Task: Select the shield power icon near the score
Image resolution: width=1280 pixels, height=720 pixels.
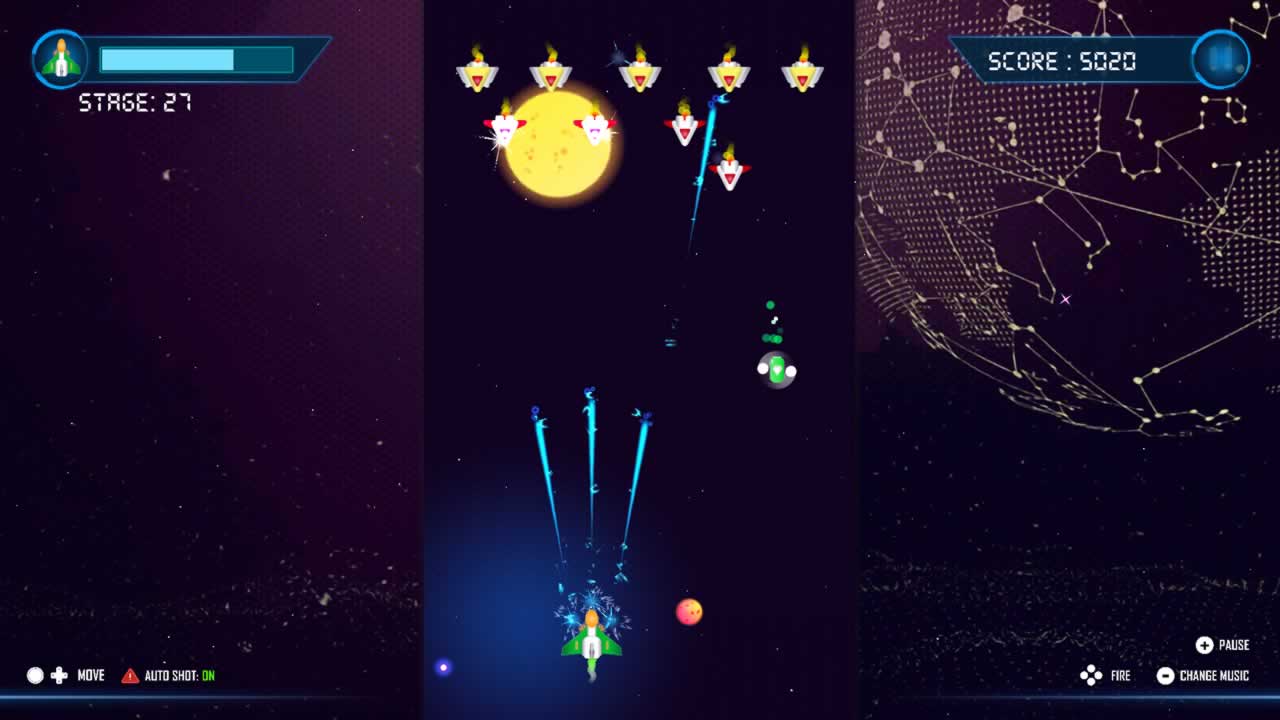Action: 1220,58
